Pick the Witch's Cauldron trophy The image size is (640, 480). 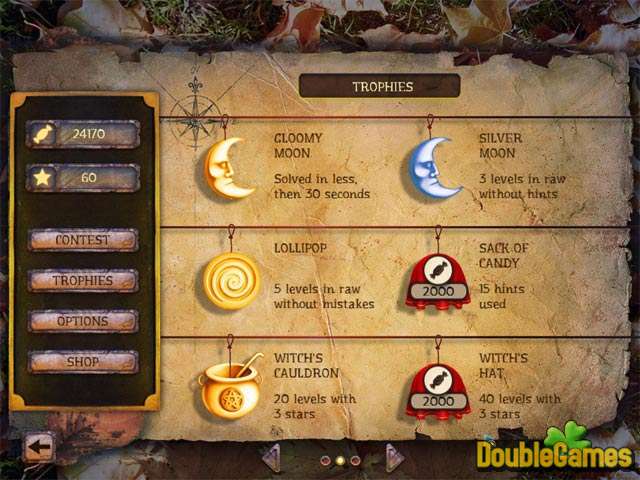coord(230,388)
